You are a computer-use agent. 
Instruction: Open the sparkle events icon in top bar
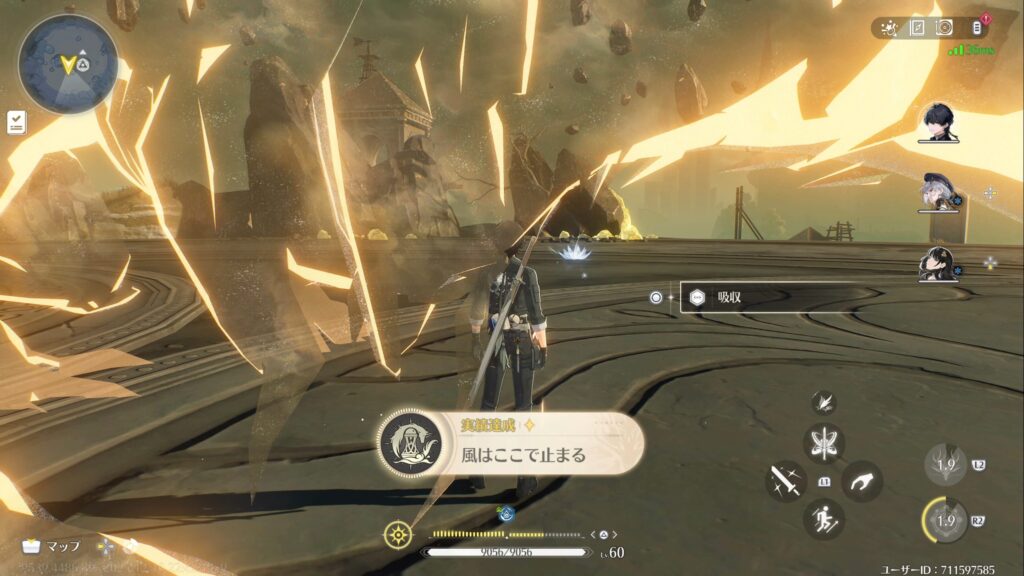pos(888,27)
